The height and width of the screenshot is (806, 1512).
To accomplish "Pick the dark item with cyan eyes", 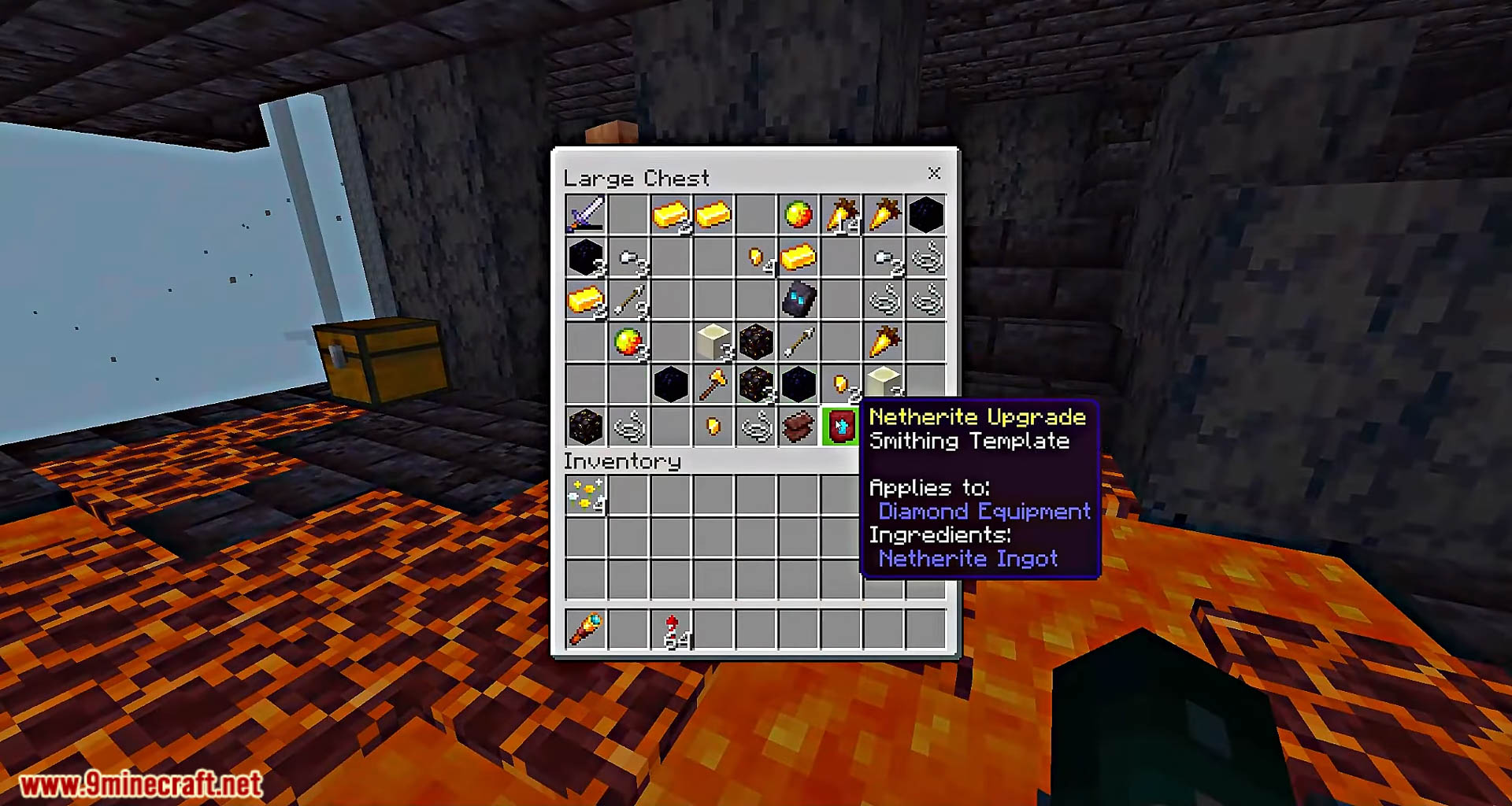I will click(x=798, y=299).
